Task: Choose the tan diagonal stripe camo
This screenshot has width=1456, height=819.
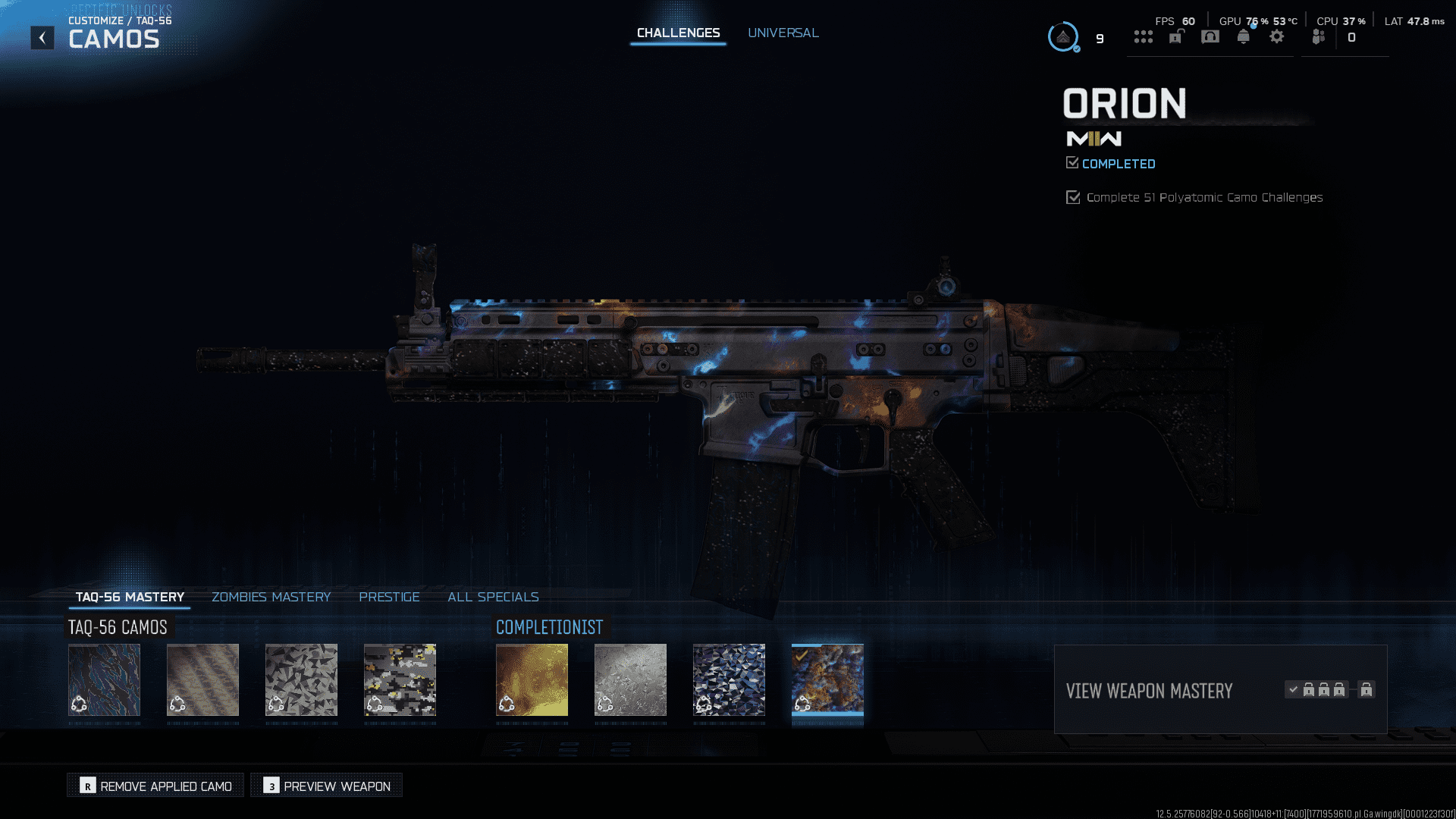Action: click(202, 680)
